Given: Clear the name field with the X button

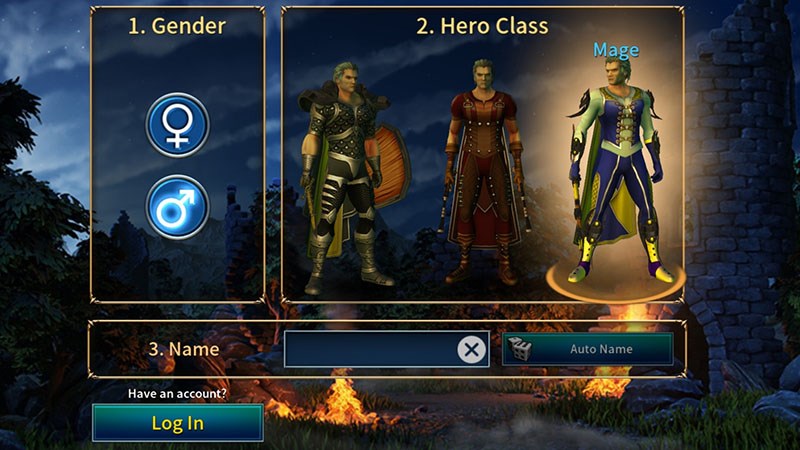Looking at the screenshot, I should (x=471, y=349).
